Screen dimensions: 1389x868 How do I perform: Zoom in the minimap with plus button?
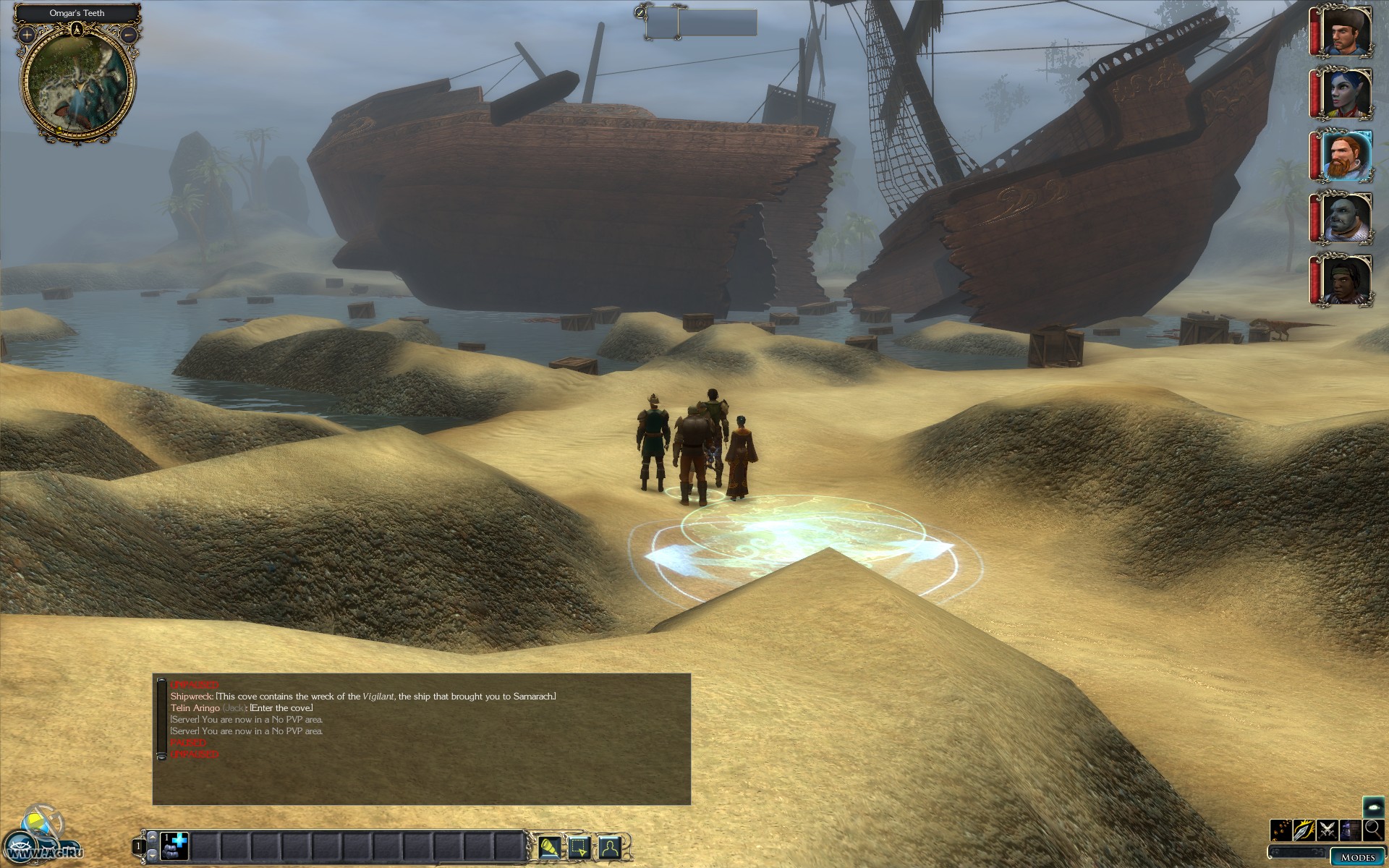pos(27,34)
